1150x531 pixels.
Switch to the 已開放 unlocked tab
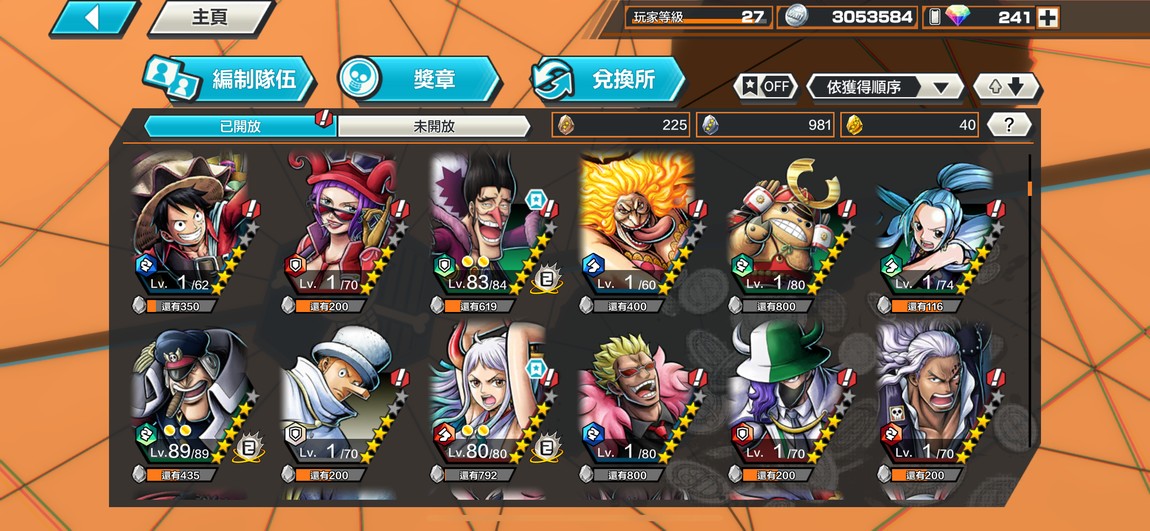[x=239, y=126]
